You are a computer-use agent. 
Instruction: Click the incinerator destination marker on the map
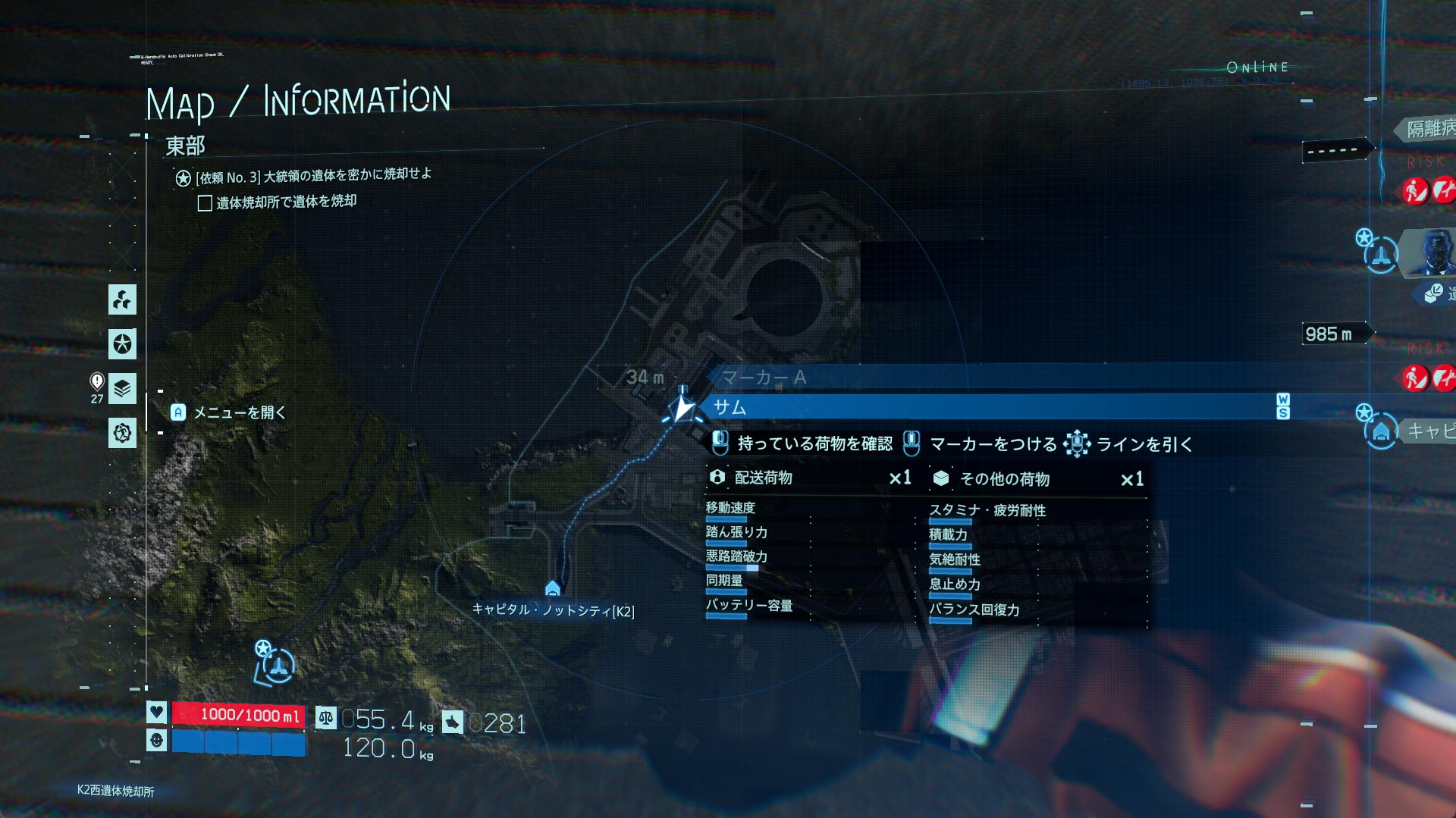[278, 666]
